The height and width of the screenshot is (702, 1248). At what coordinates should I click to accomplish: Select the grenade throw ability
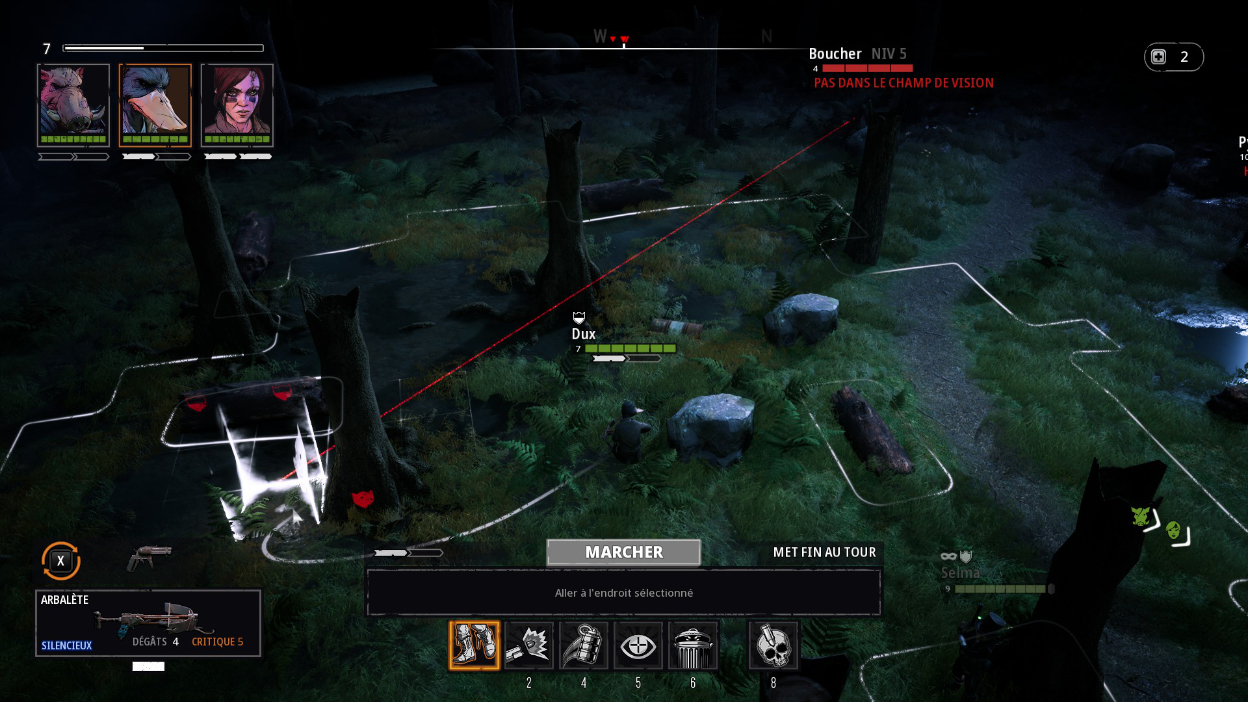(584, 645)
